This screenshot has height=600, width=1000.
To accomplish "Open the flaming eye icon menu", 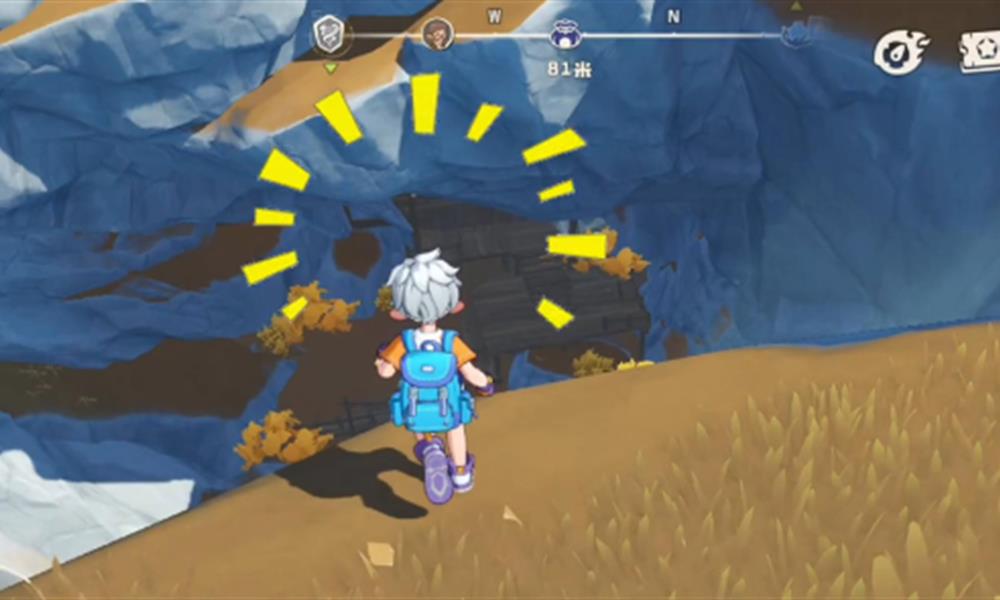I will point(901,51).
